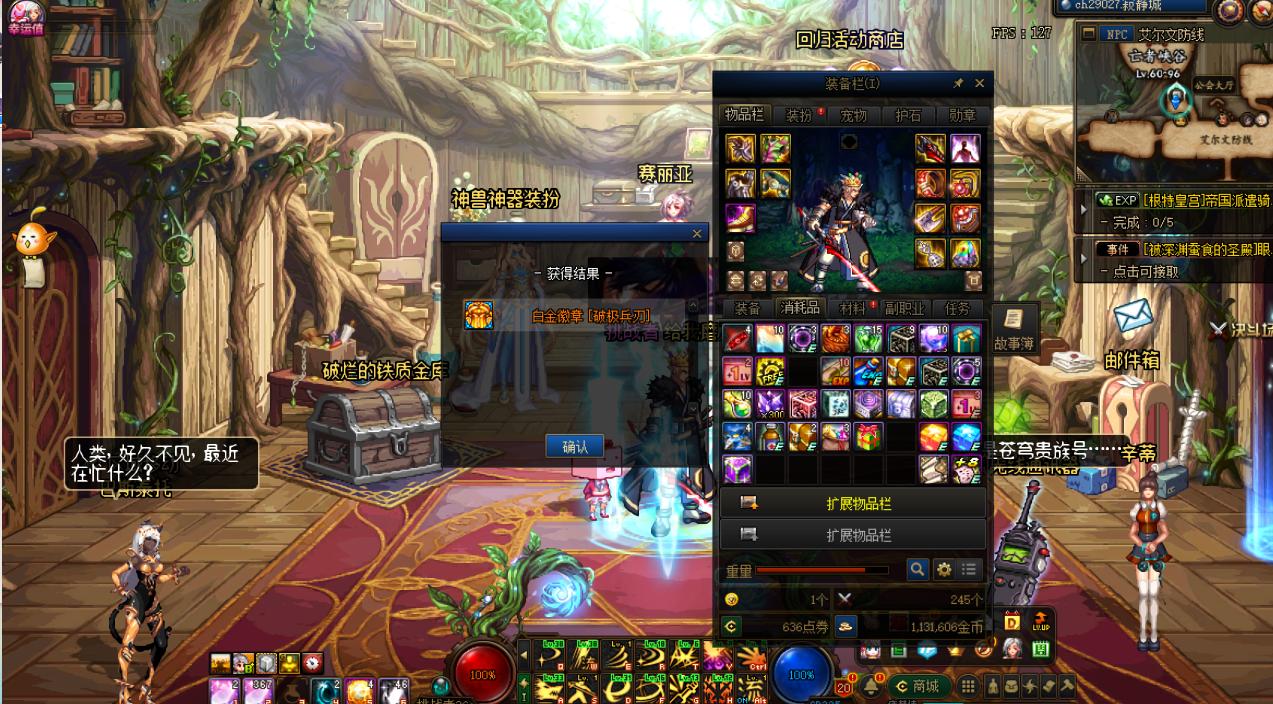Image resolution: width=1273 pixels, height=704 pixels.
Task: Open the 邮件箱 mailbox envelope icon
Action: (x=1133, y=316)
